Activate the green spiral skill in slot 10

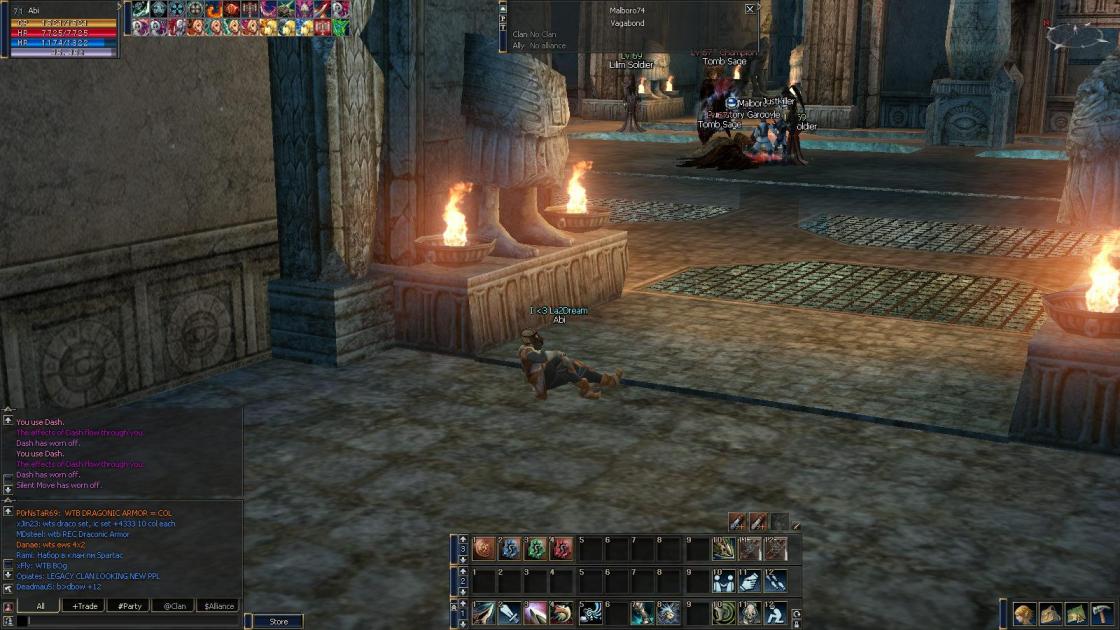pos(724,612)
